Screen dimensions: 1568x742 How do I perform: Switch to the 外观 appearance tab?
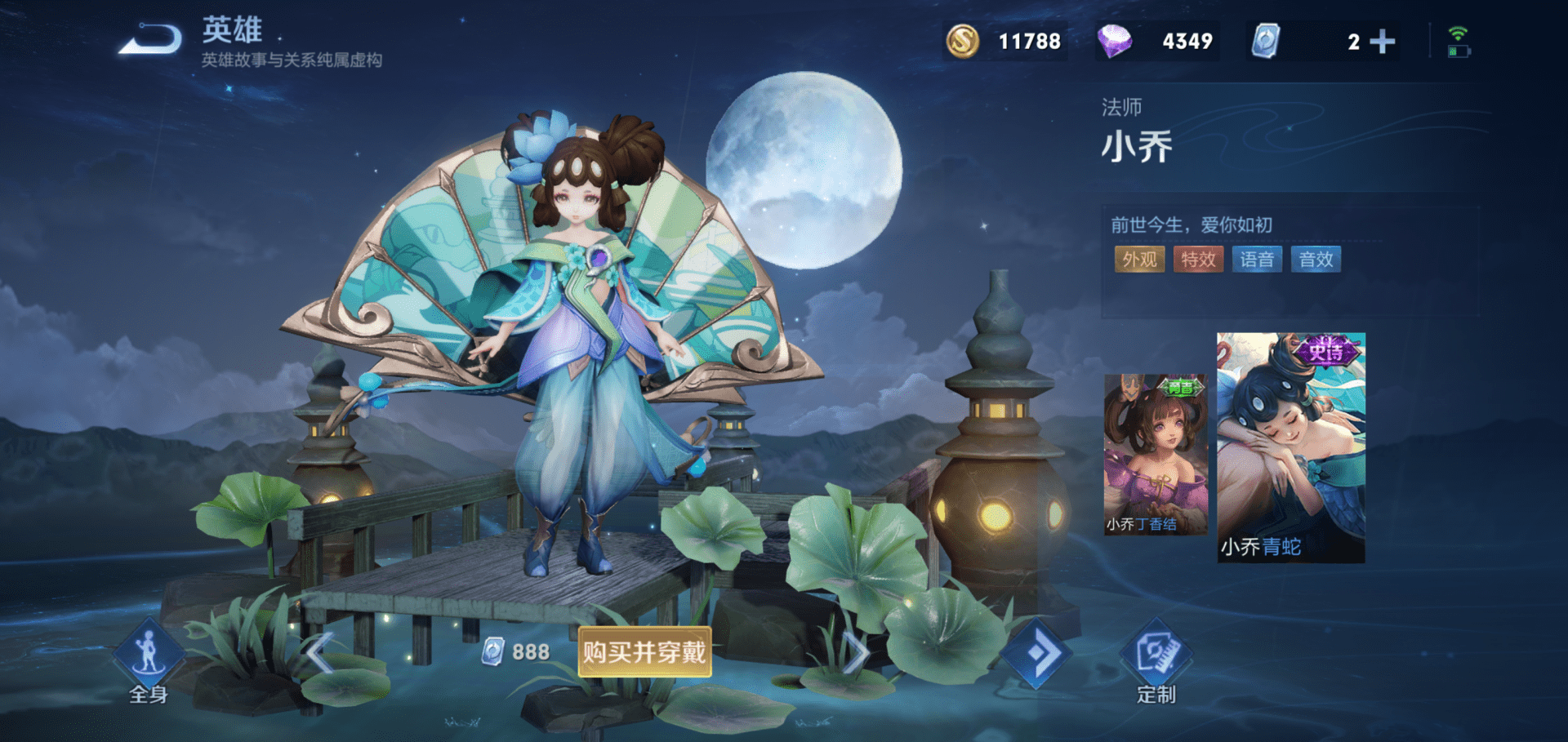[1139, 260]
